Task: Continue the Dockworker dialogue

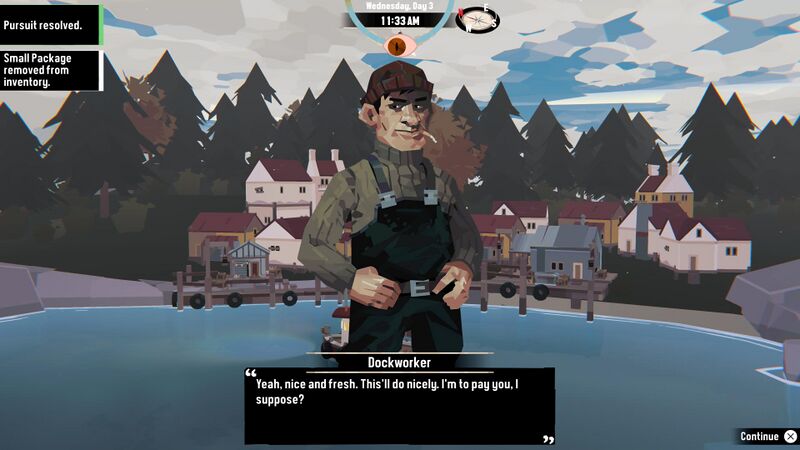Action: point(767,436)
